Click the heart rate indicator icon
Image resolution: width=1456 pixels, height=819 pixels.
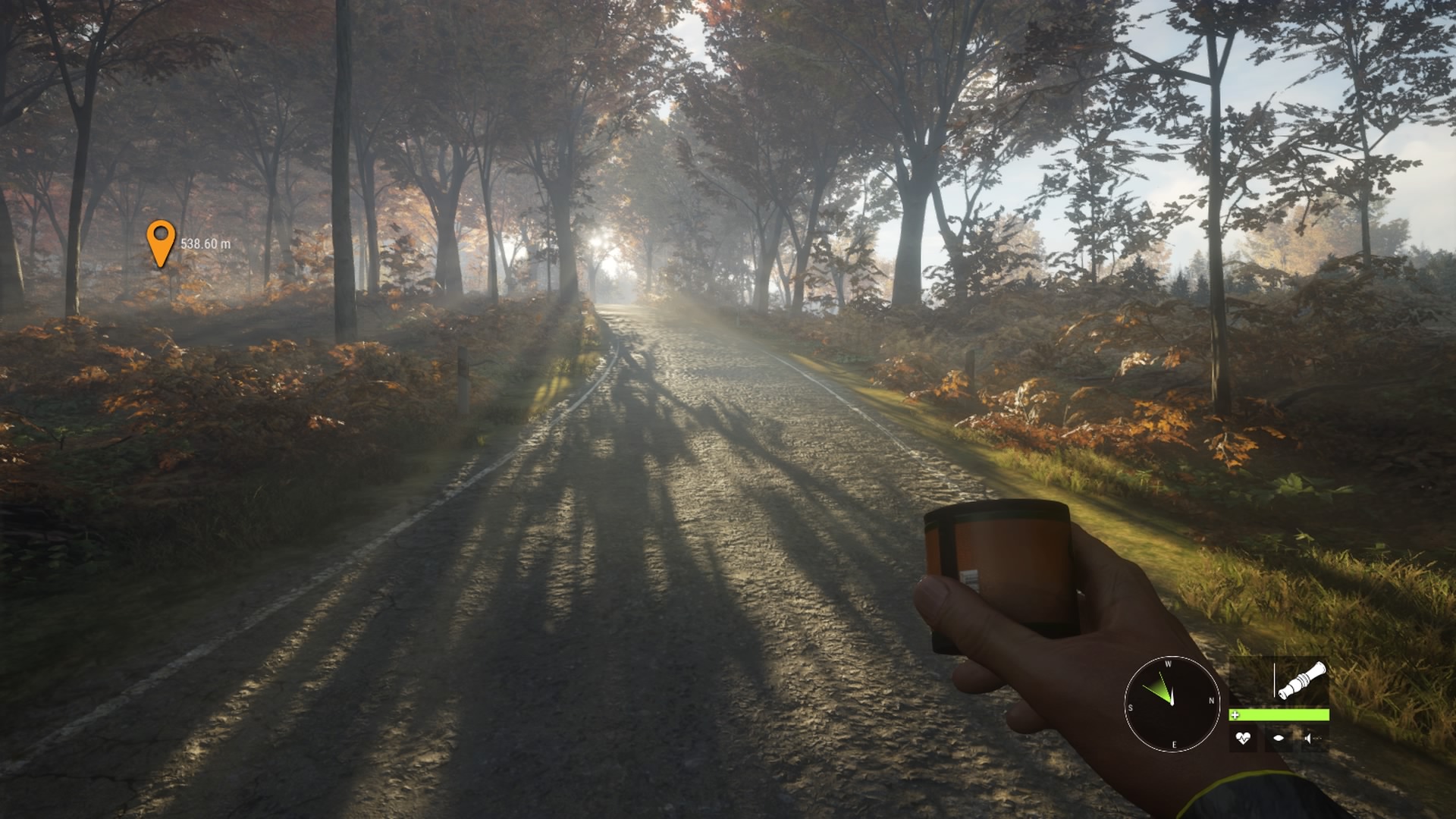pos(1242,737)
